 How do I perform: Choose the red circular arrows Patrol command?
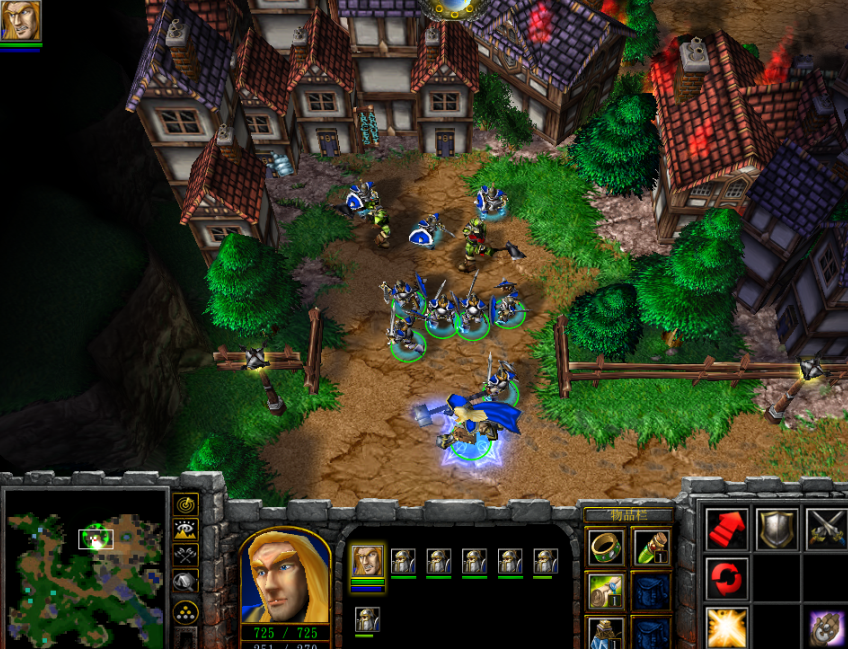coord(727,578)
